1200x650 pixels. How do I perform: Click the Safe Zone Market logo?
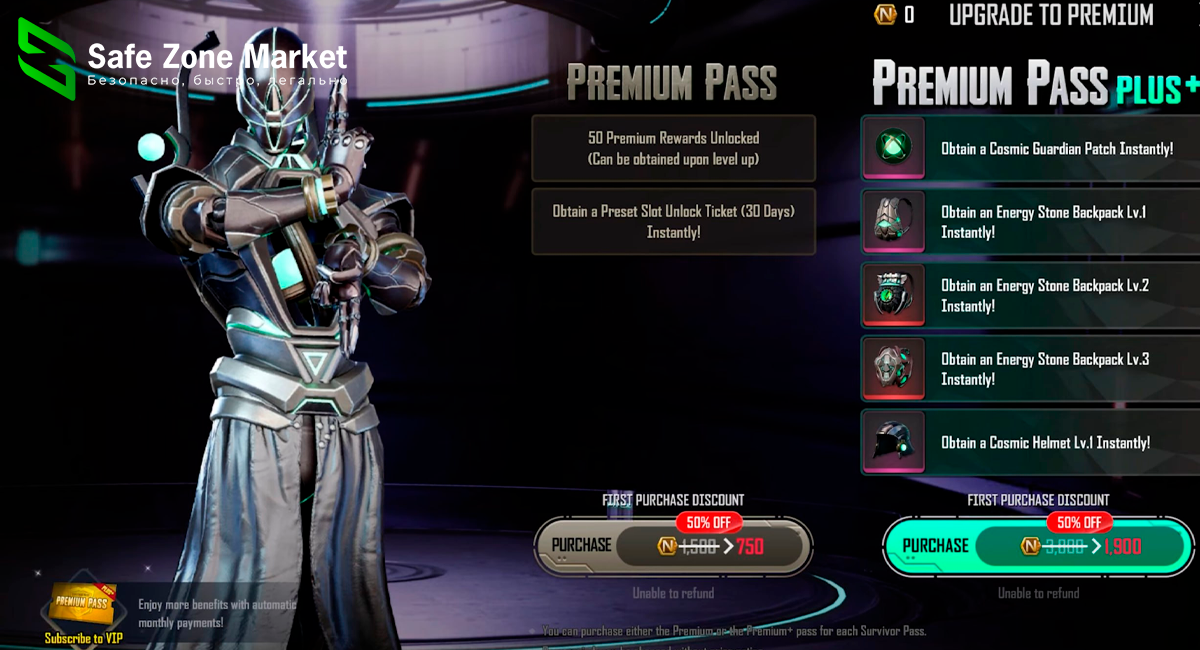click(x=47, y=58)
